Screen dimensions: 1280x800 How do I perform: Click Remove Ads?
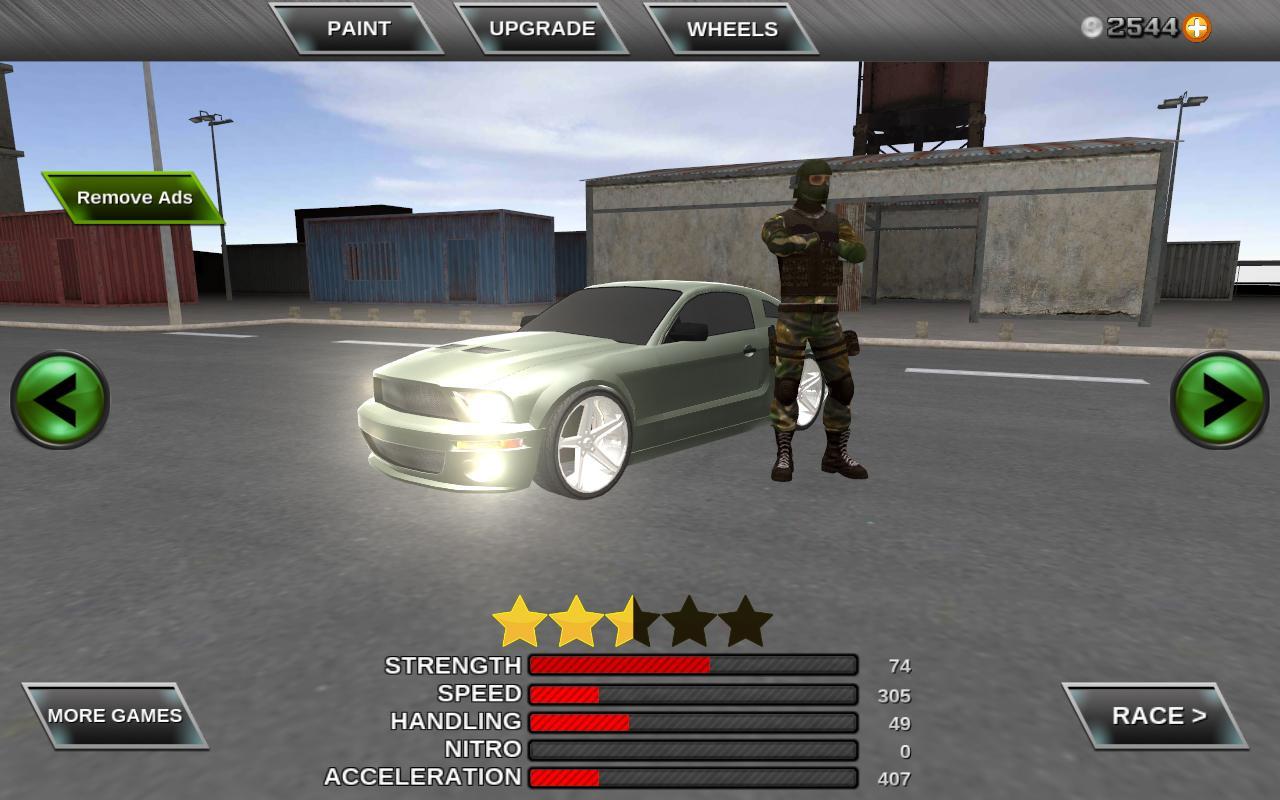click(x=133, y=198)
